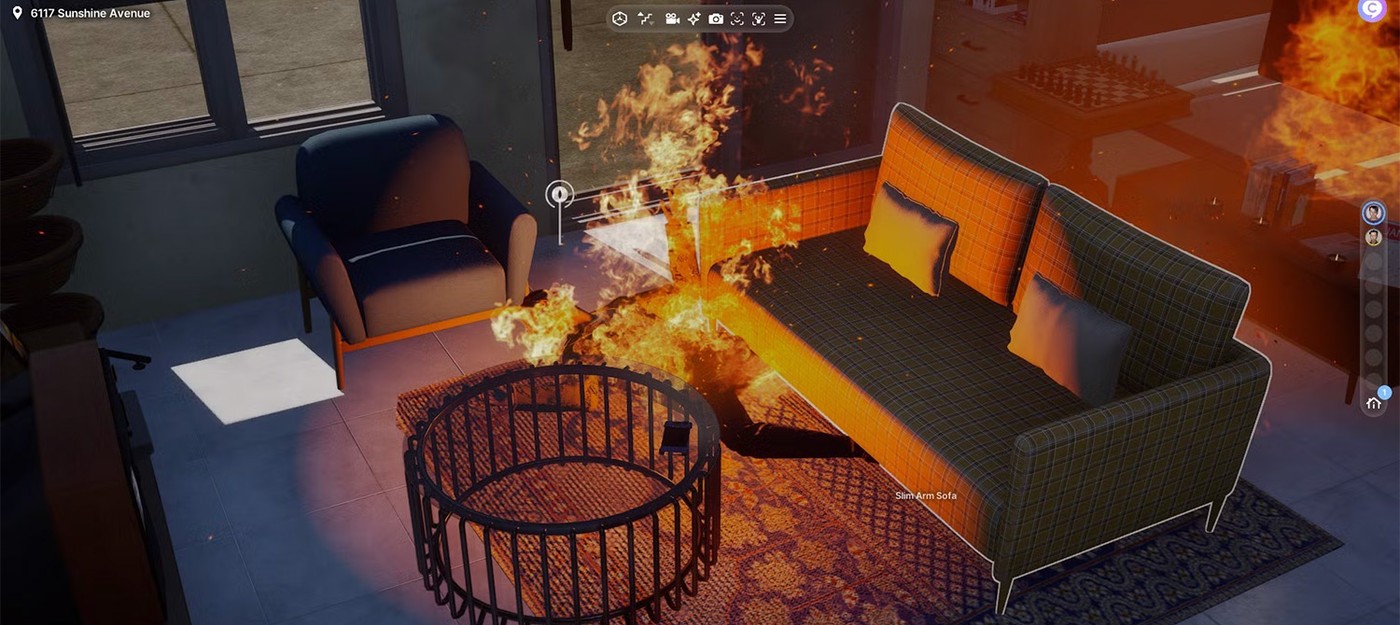Click the stairs floor-level switcher icon

(645, 19)
